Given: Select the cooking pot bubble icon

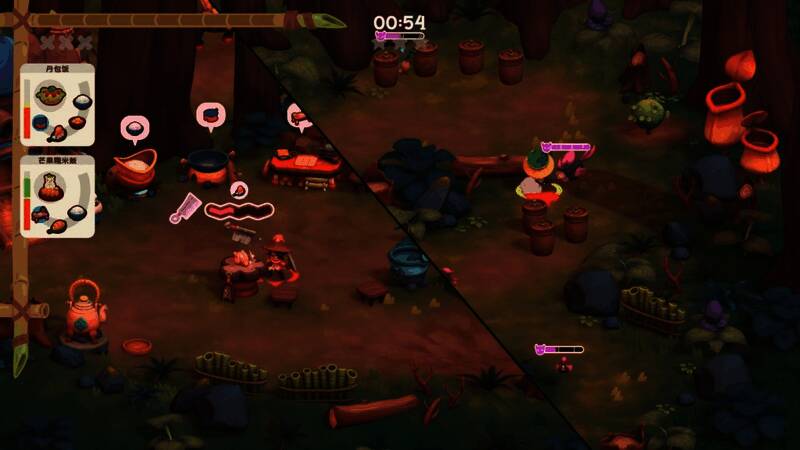Looking at the screenshot, I should 210,116.
